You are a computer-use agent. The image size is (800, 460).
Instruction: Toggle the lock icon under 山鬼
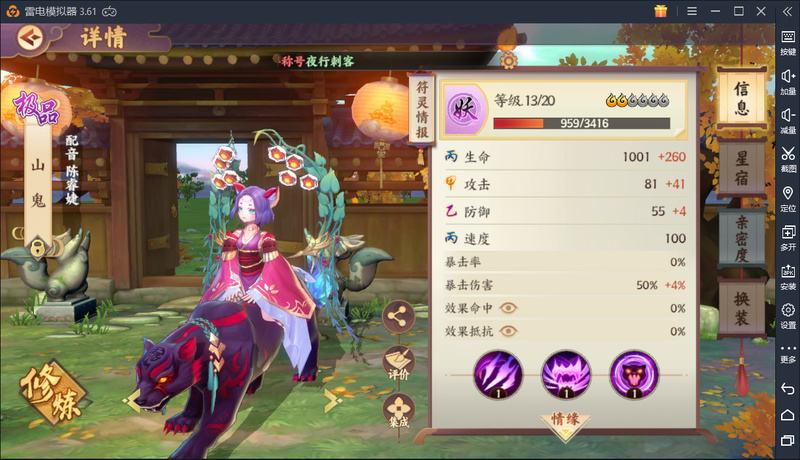pyautogui.click(x=37, y=245)
